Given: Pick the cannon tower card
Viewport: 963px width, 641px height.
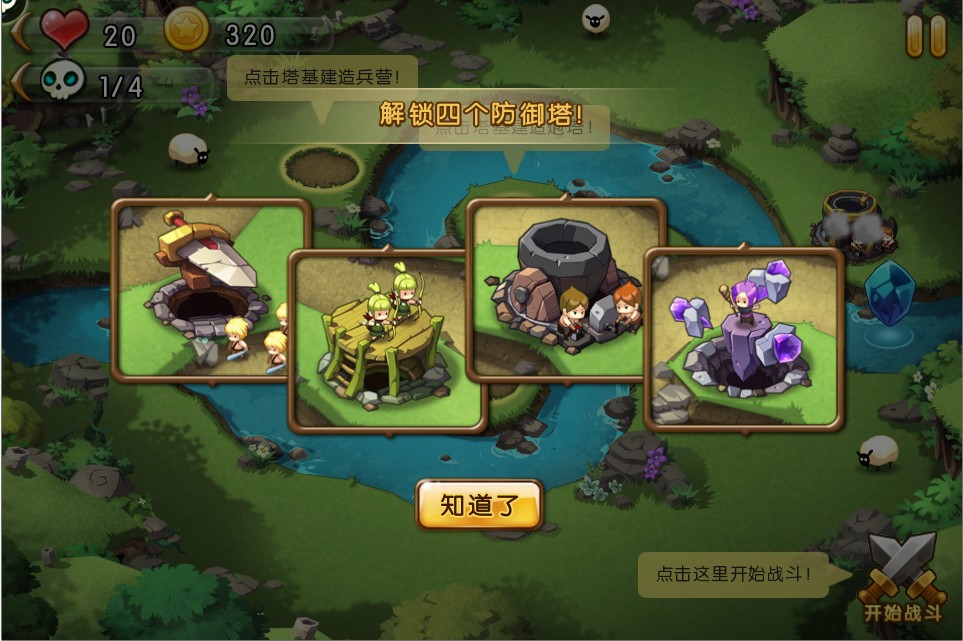Looking at the screenshot, I should (565, 288).
